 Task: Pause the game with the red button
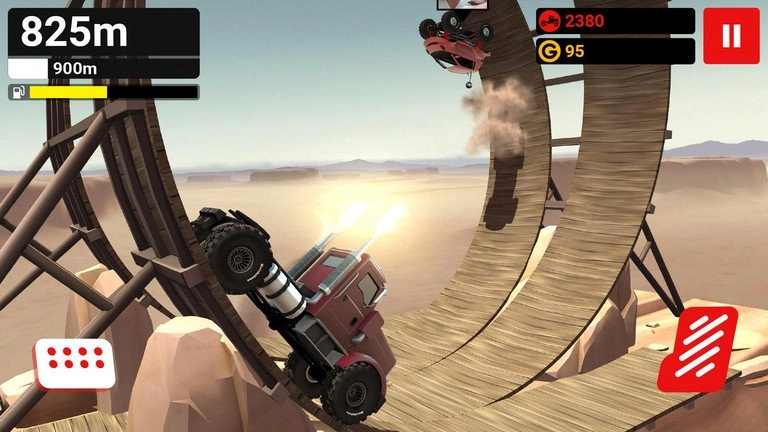(x=731, y=36)
